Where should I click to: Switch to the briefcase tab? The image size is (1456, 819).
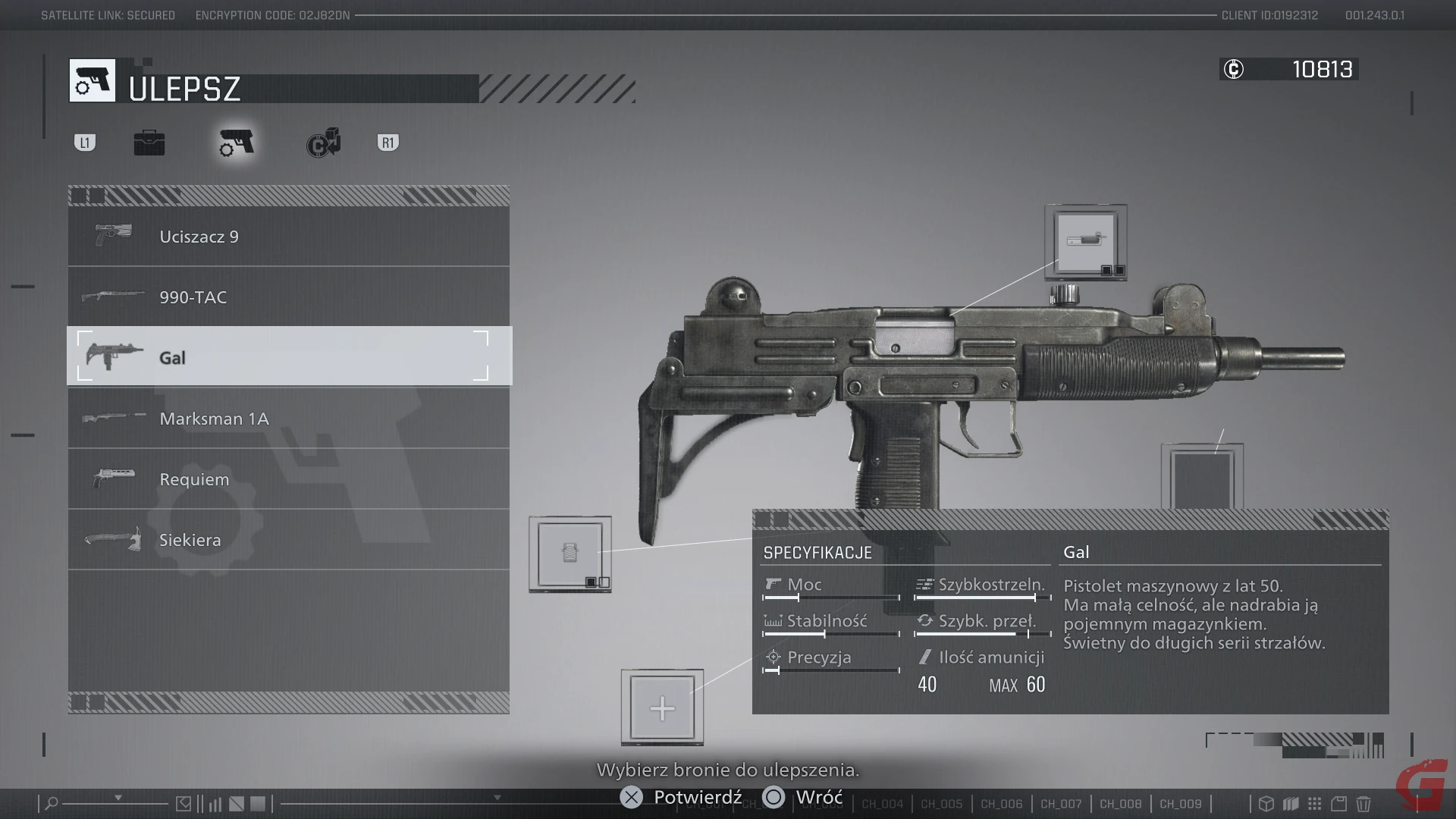pyautogui.click(x=149, y=143)
